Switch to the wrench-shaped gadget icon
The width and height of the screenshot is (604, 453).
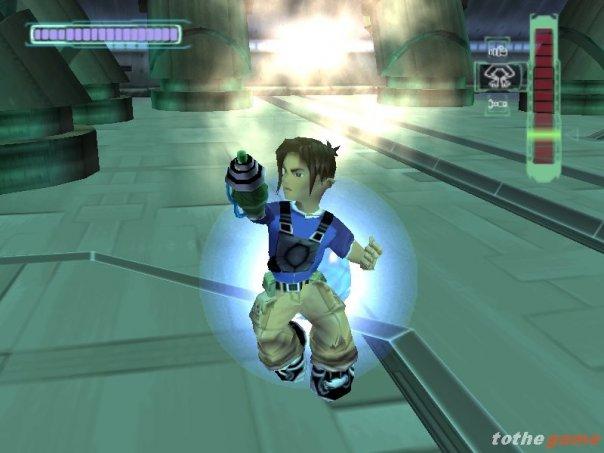497,103
